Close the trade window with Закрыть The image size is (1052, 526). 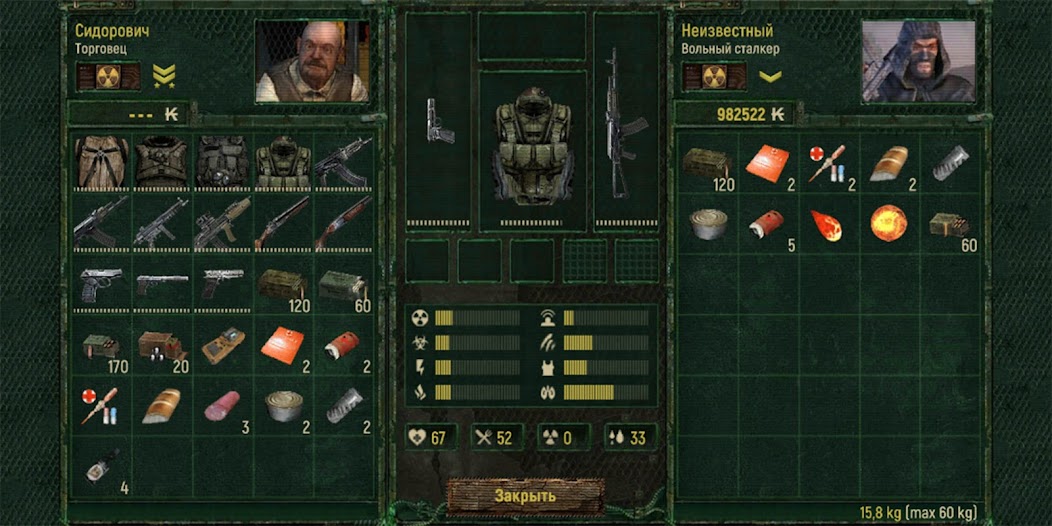tap(525, 496)
